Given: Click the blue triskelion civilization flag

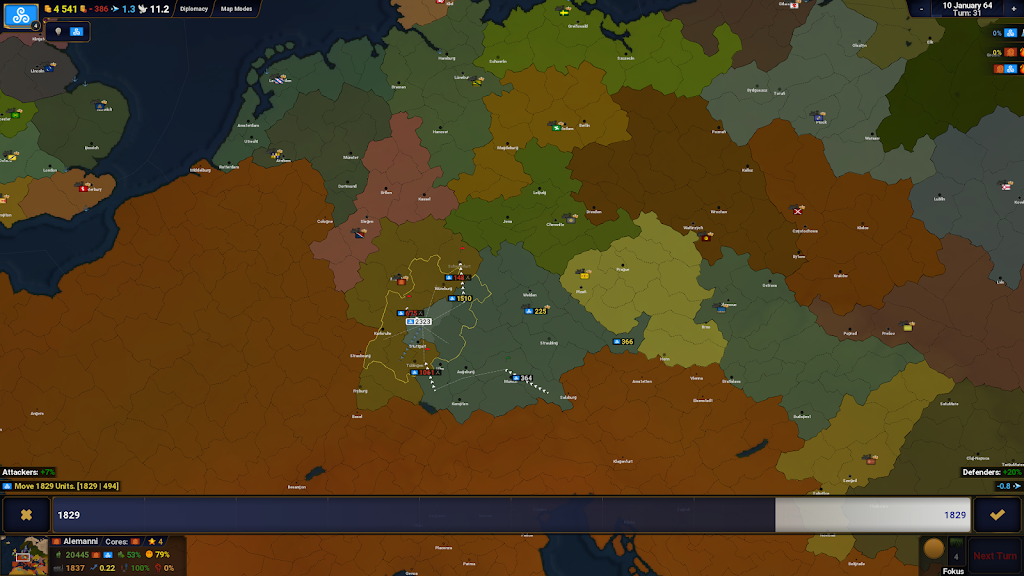Looking at the screenshot, I should pyautogui.click(x=20, y=18).
